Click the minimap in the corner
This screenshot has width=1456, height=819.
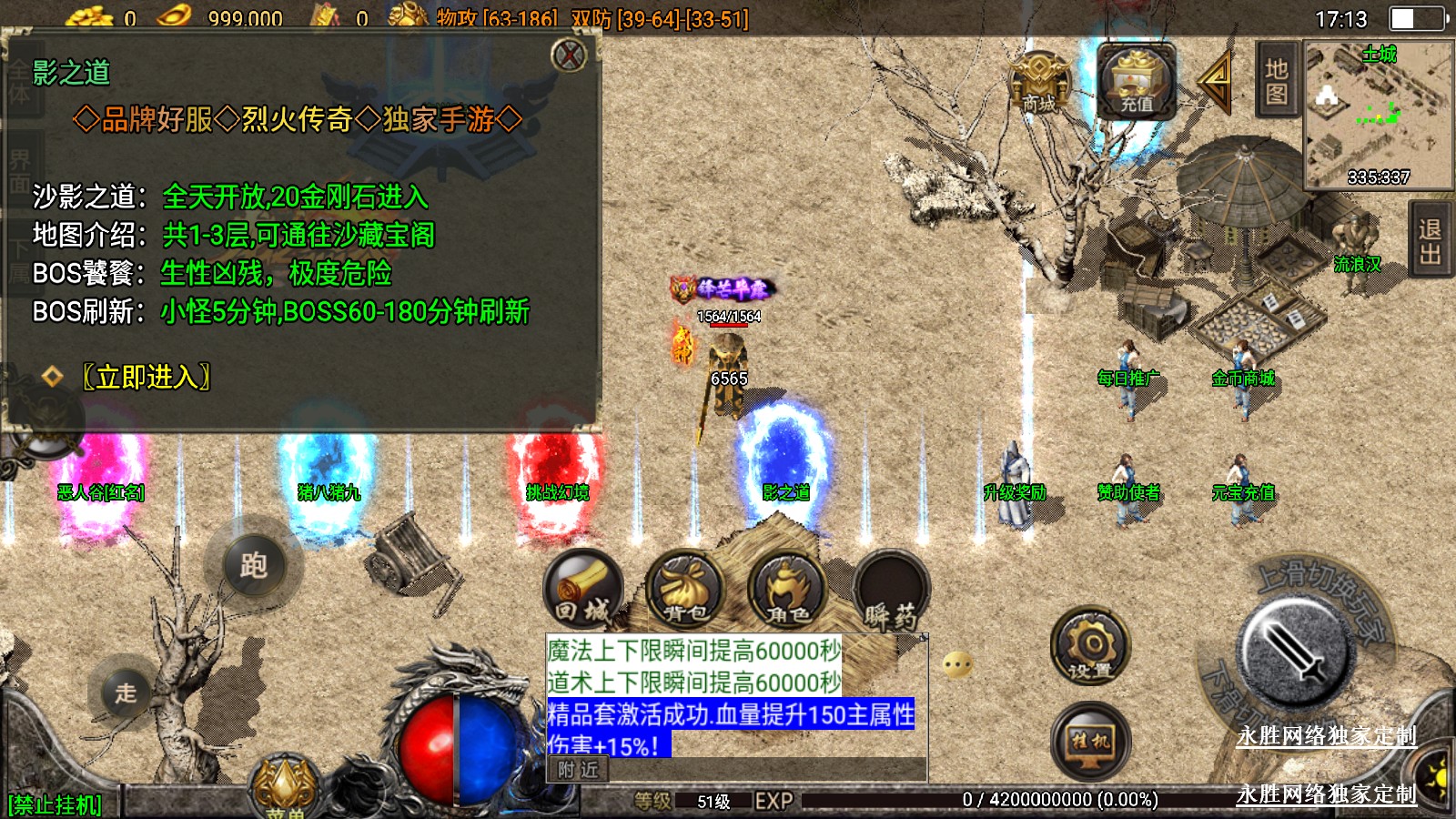coord(1378,115)
